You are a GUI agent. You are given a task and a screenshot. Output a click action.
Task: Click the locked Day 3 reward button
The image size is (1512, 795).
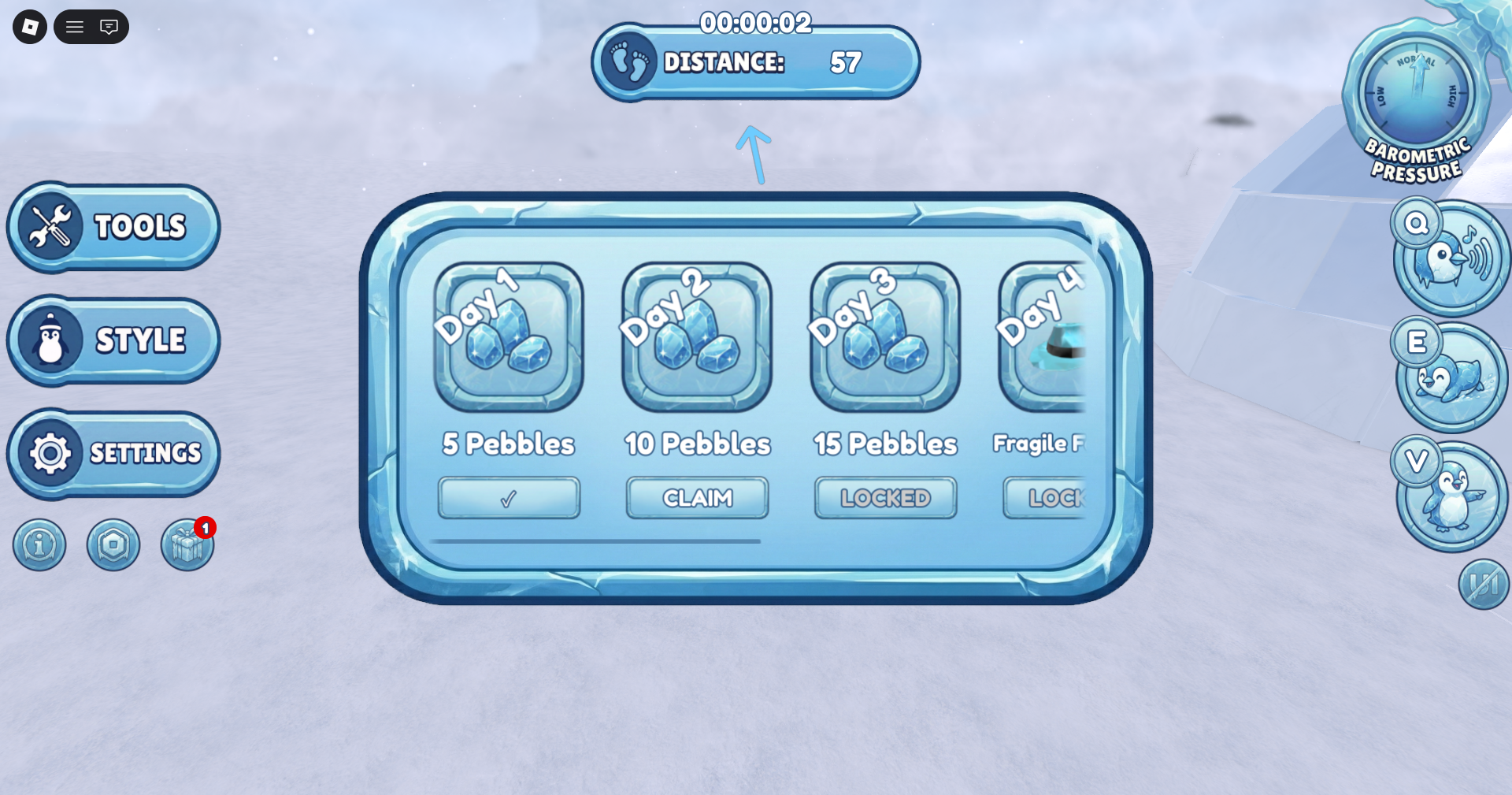click(884, 497)
